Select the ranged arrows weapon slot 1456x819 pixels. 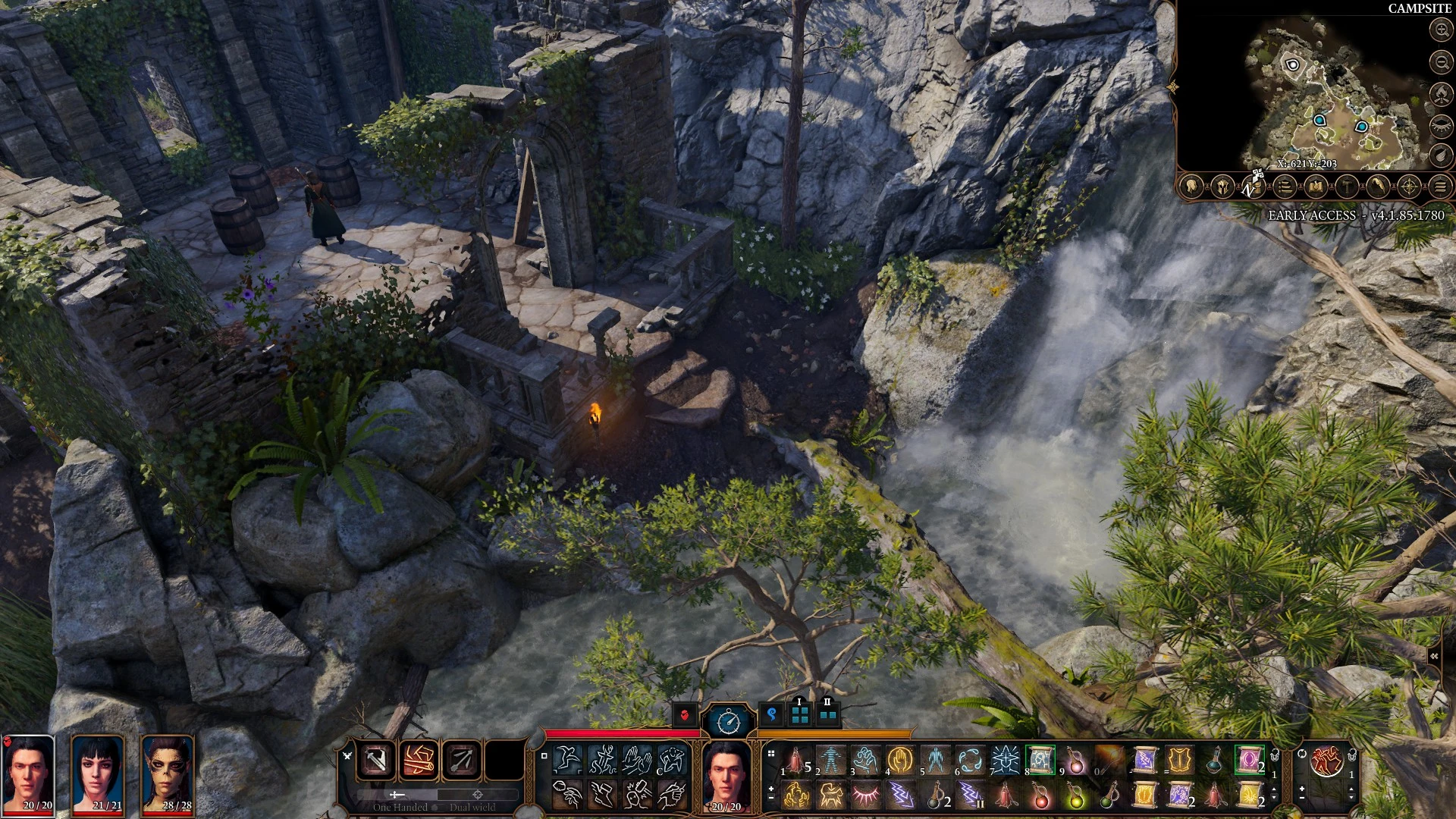coord(461,760)
